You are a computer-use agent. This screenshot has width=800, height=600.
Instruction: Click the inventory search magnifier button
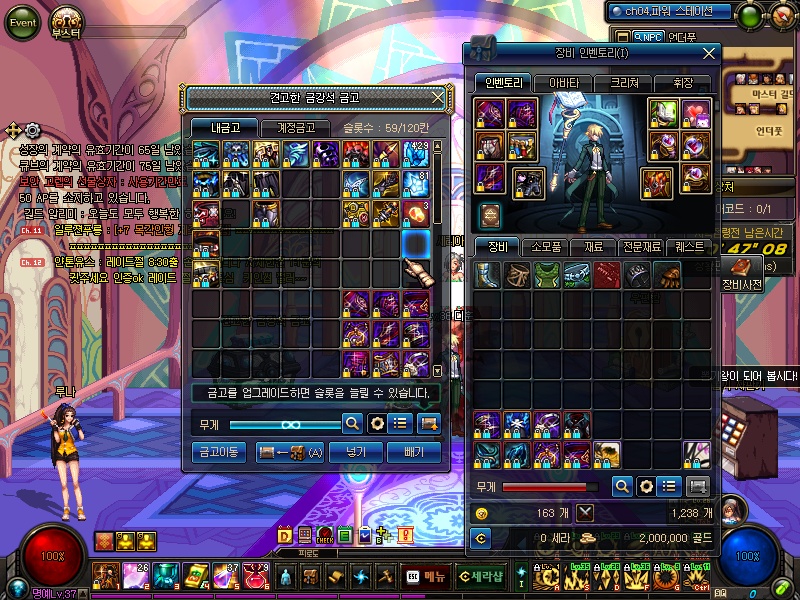[x=622, y=486]
